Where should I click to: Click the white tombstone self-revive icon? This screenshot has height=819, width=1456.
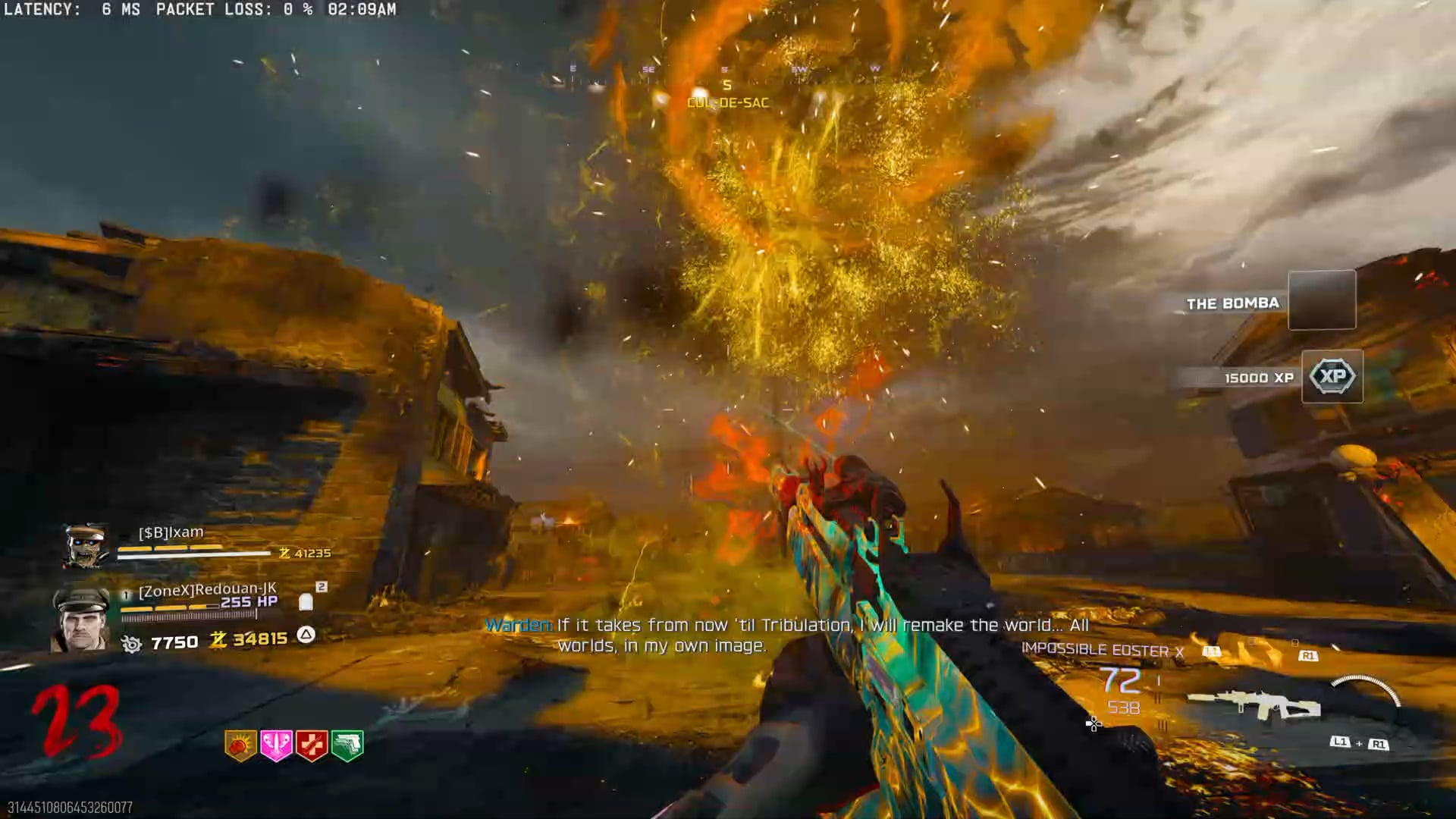click(306, 602)
